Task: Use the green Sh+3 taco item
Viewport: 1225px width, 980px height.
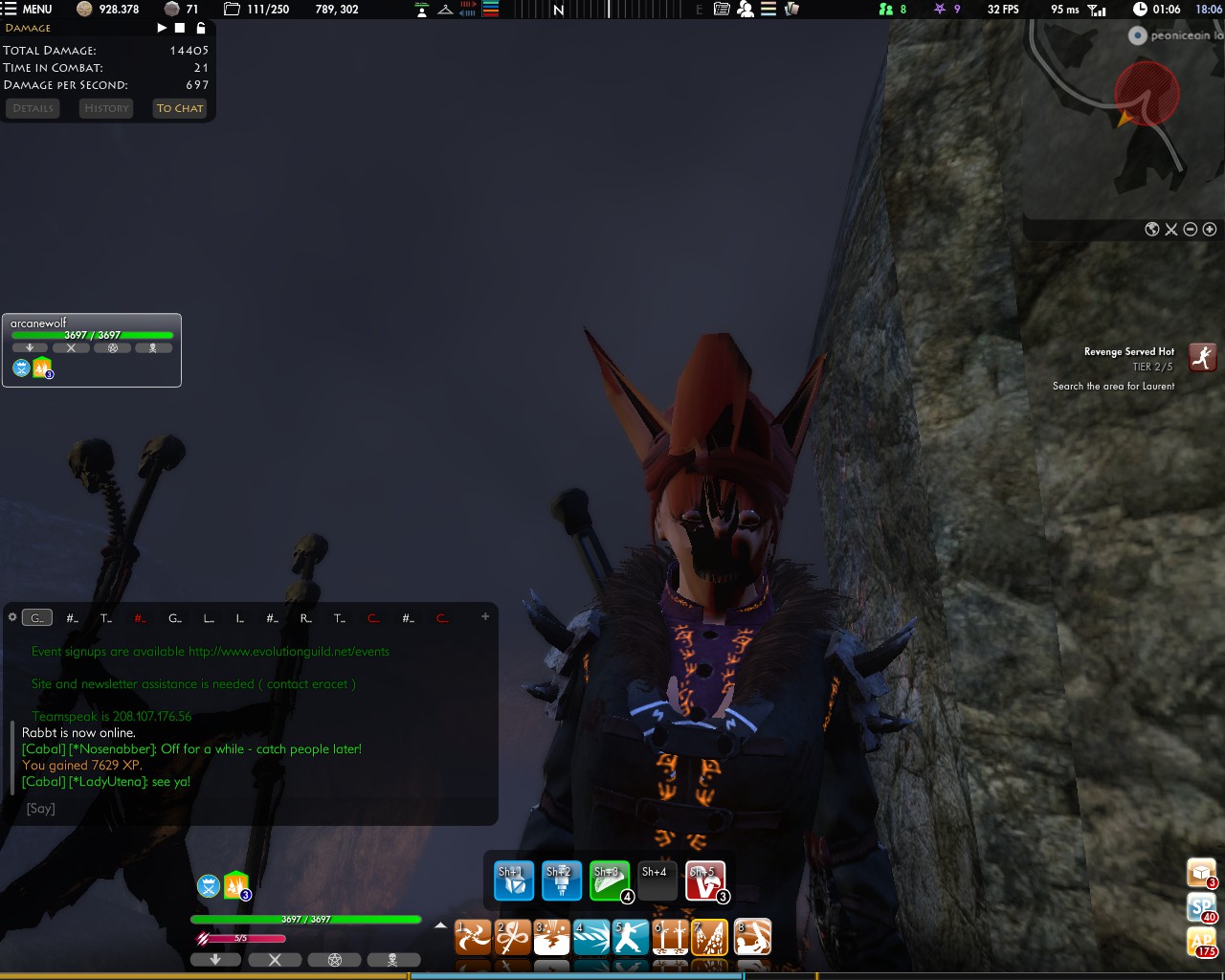Action: point(609,881)
